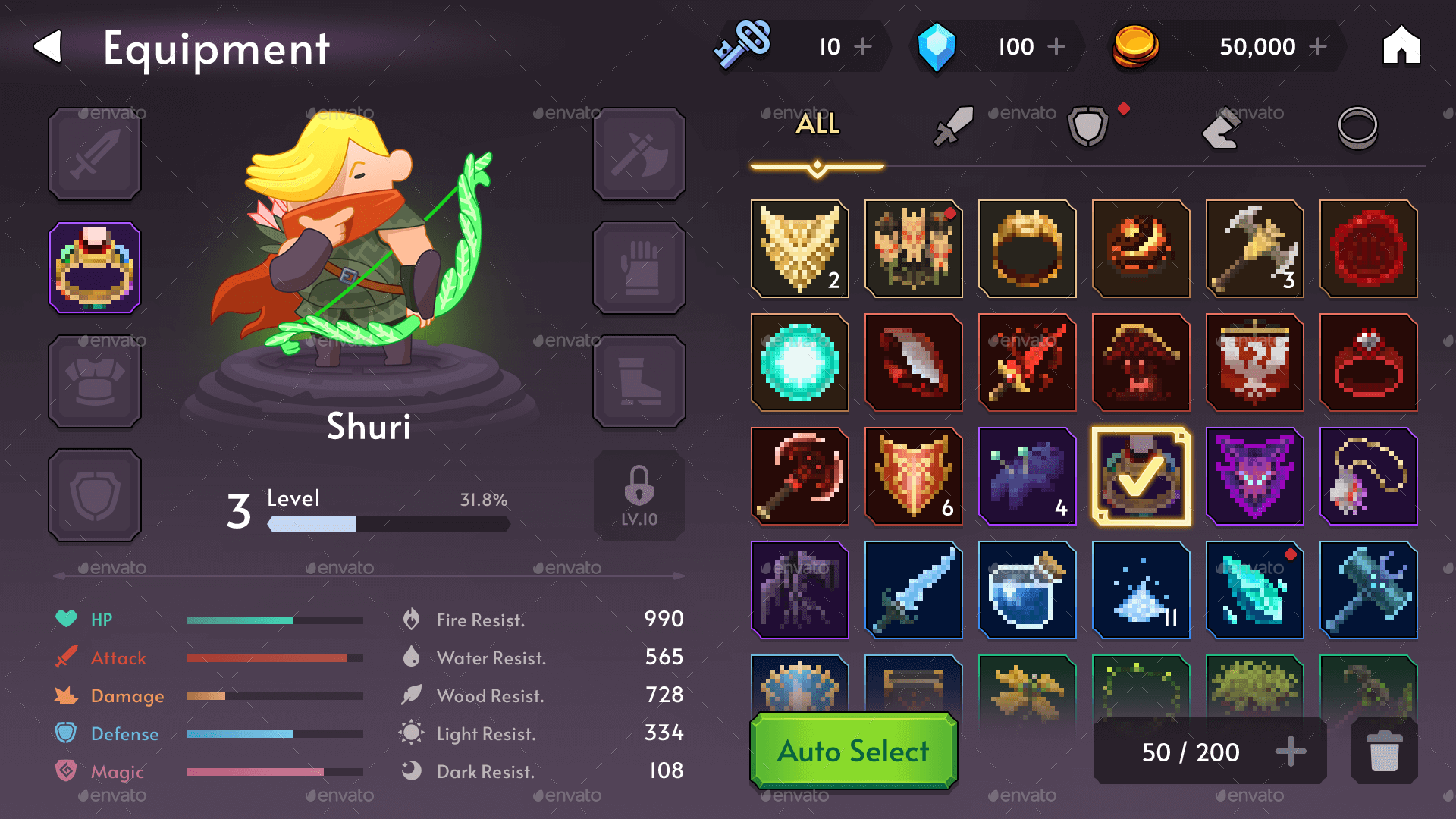
Task: Add more gems with the plus button
Action: coord(1056,46)
